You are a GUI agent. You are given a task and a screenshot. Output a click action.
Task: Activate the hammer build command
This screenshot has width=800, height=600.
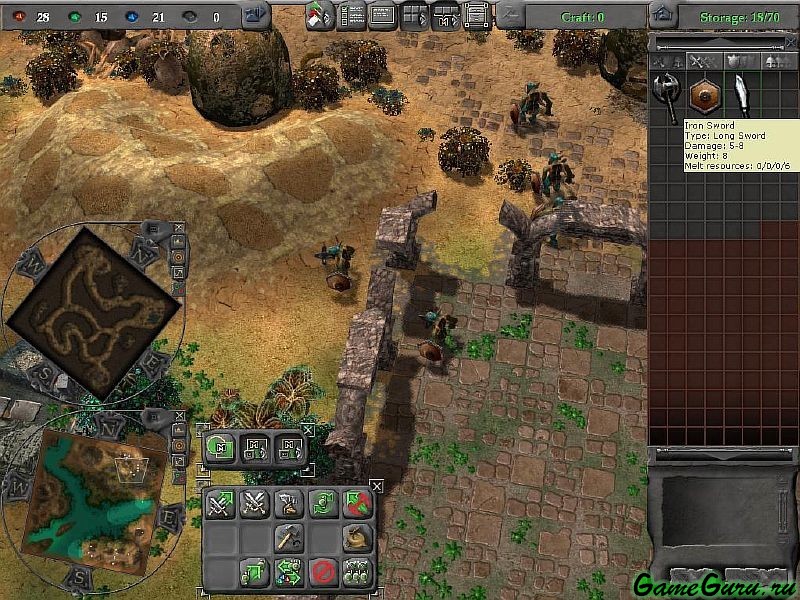288,538
